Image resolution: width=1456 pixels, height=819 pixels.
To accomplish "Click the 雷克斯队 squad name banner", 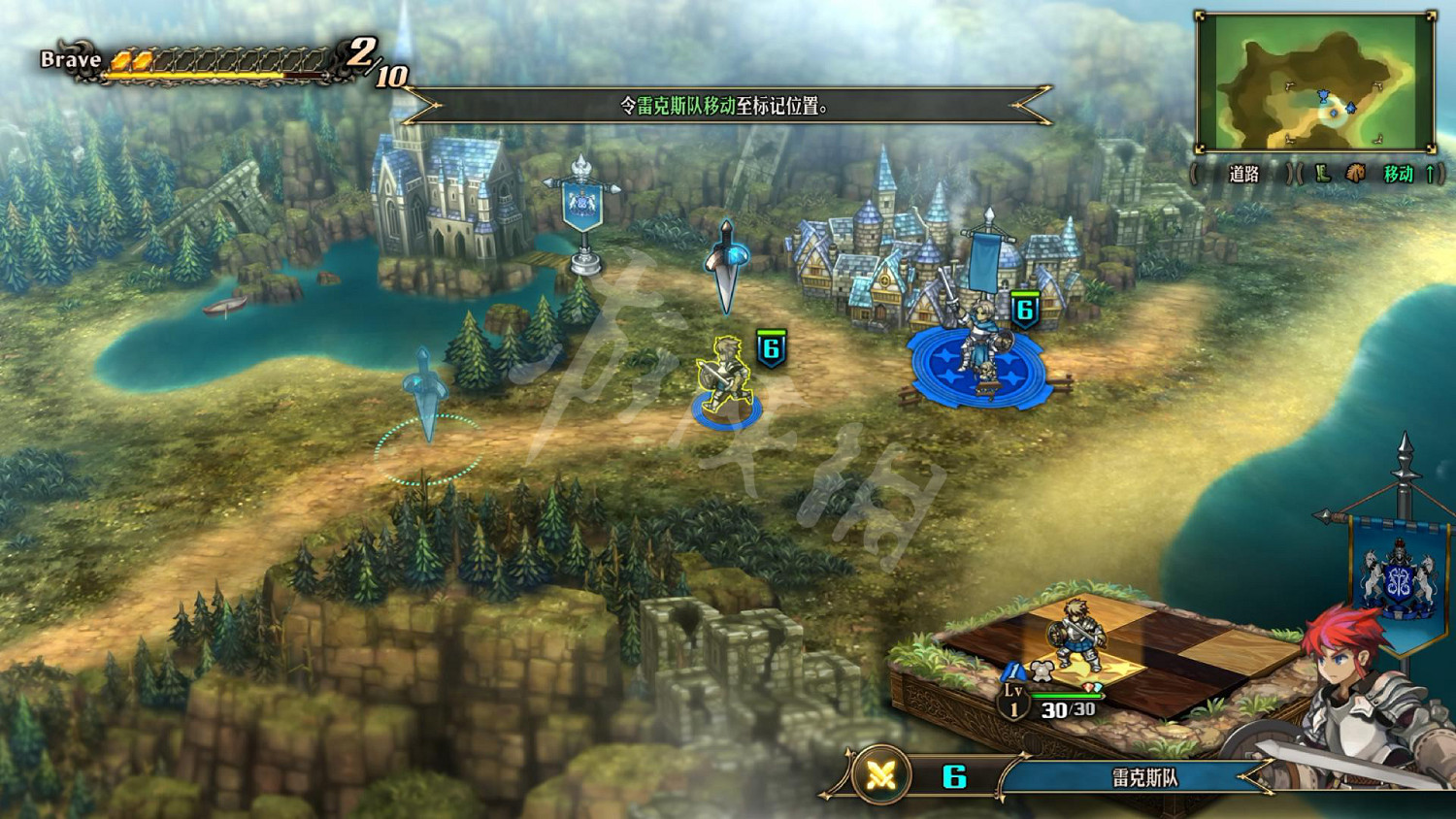I will click(1143, 777).
